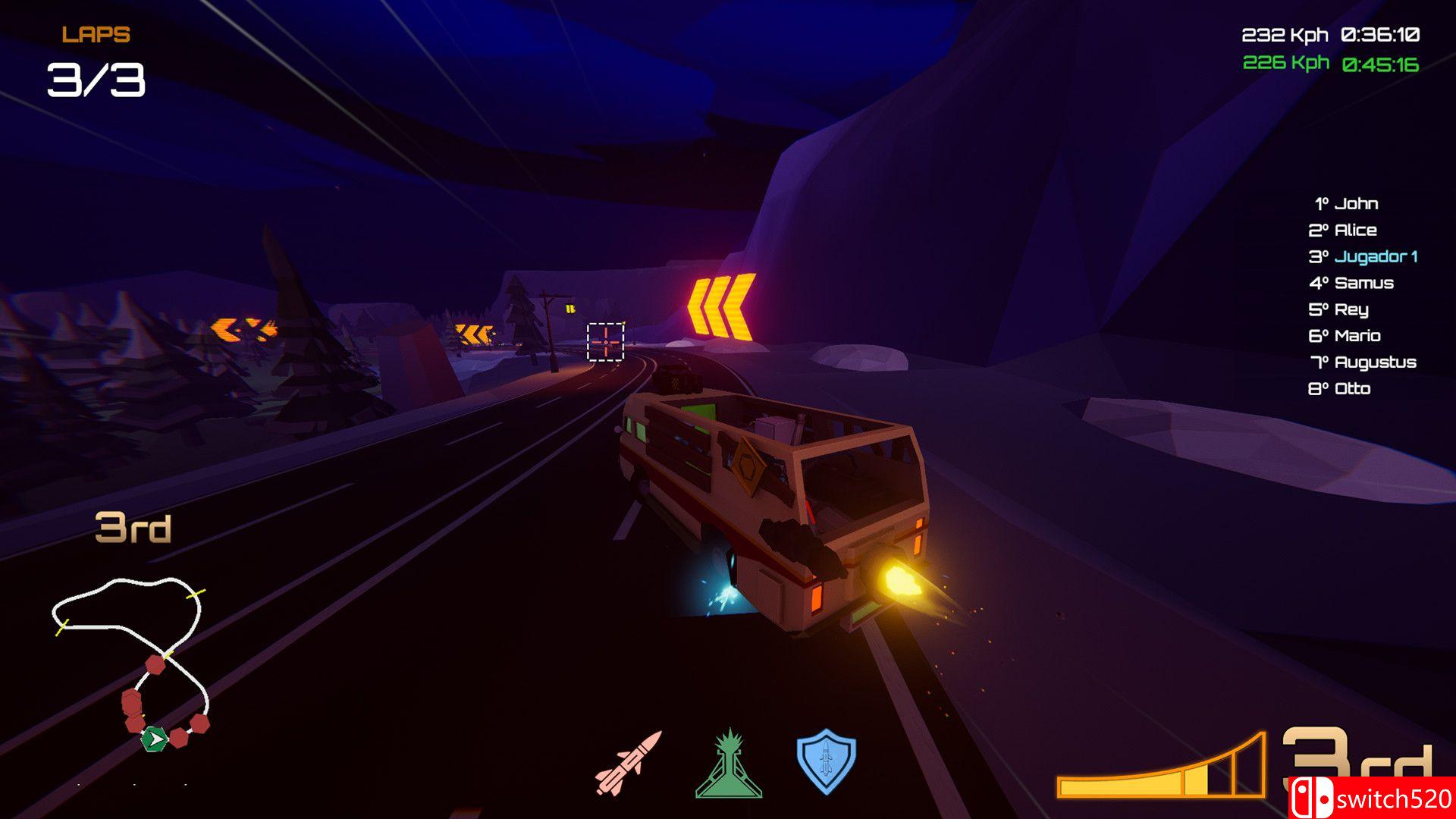Activate the green turret tower icon
The image size is (1456, 819).
pos(729,764)
